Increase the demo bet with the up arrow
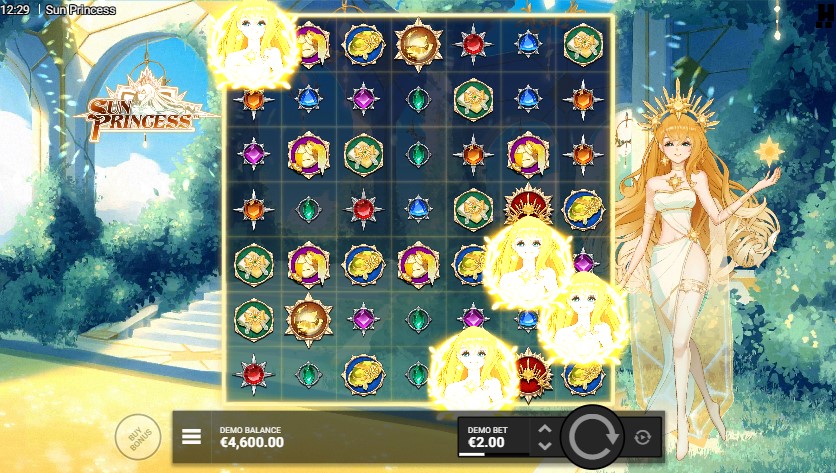836x473 pixels. click(544, 429)
